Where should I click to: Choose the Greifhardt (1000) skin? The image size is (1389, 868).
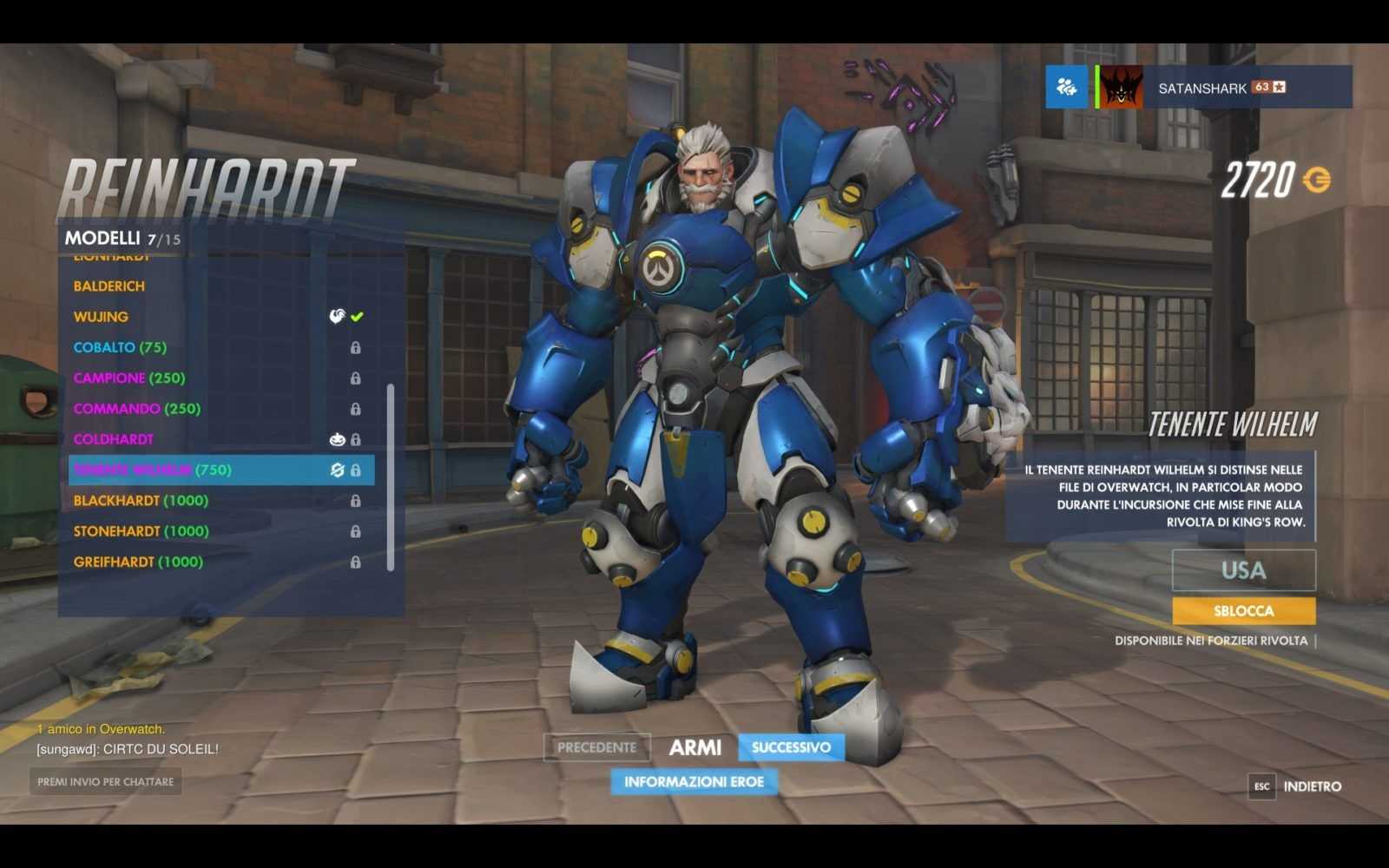138,562
